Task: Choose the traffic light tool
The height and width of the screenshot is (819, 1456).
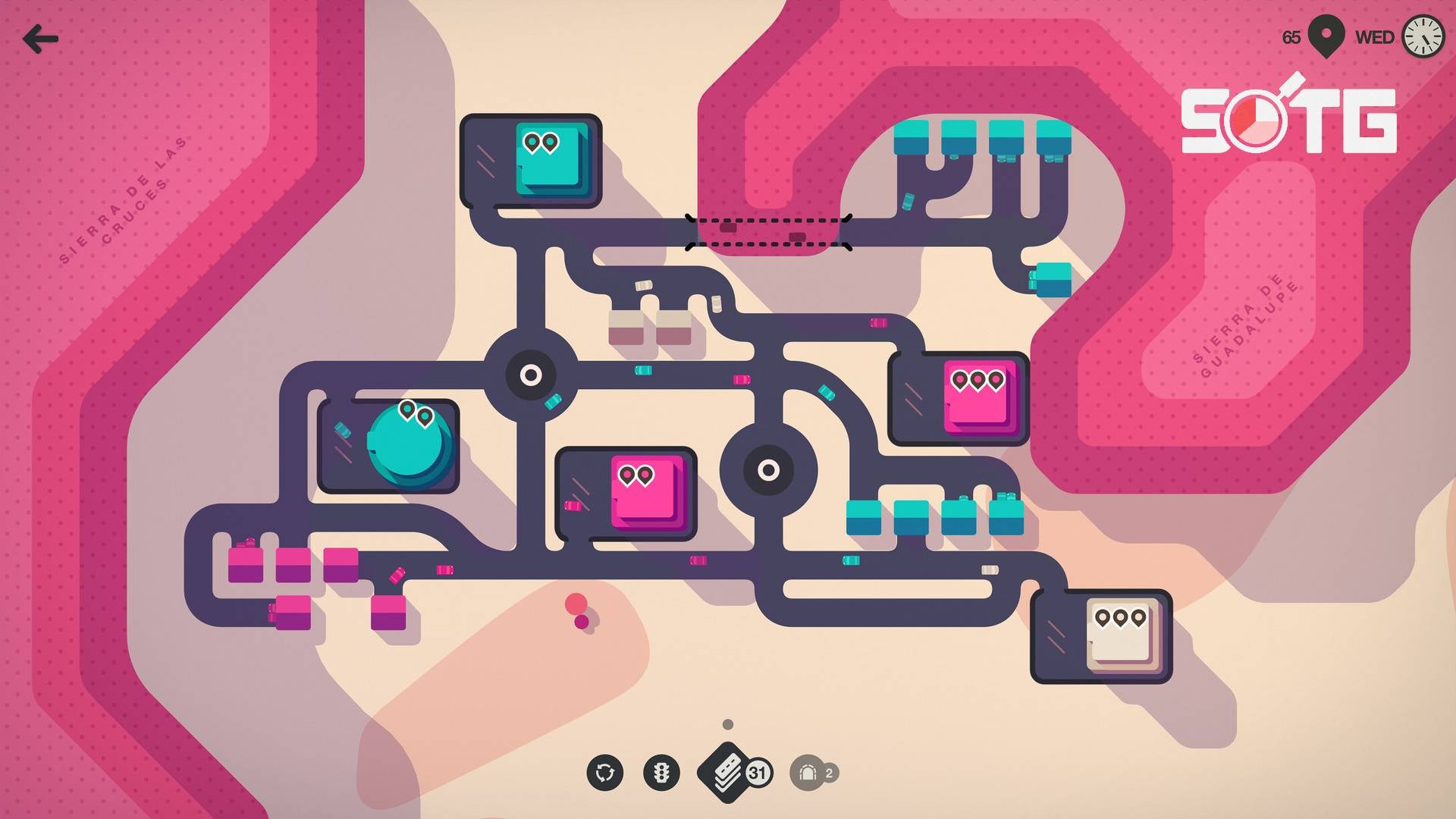Action: click(661, 773)
